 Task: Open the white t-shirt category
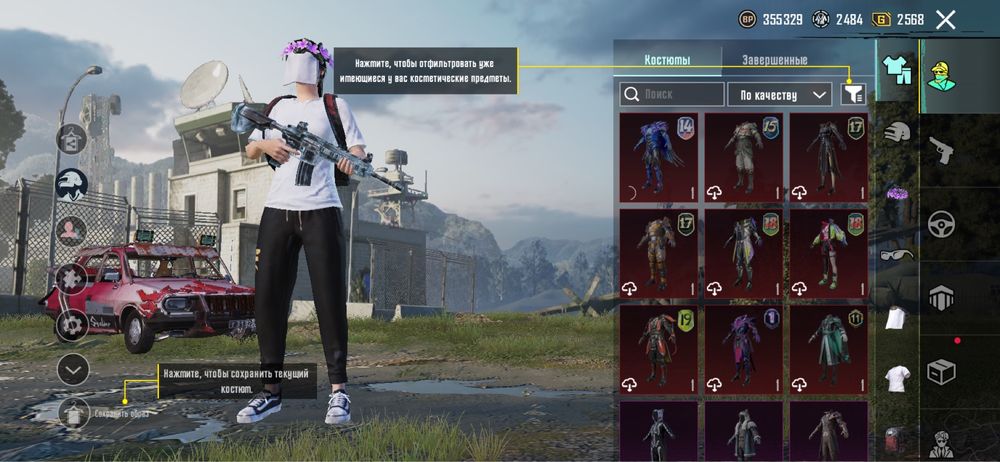pos(897,378)
